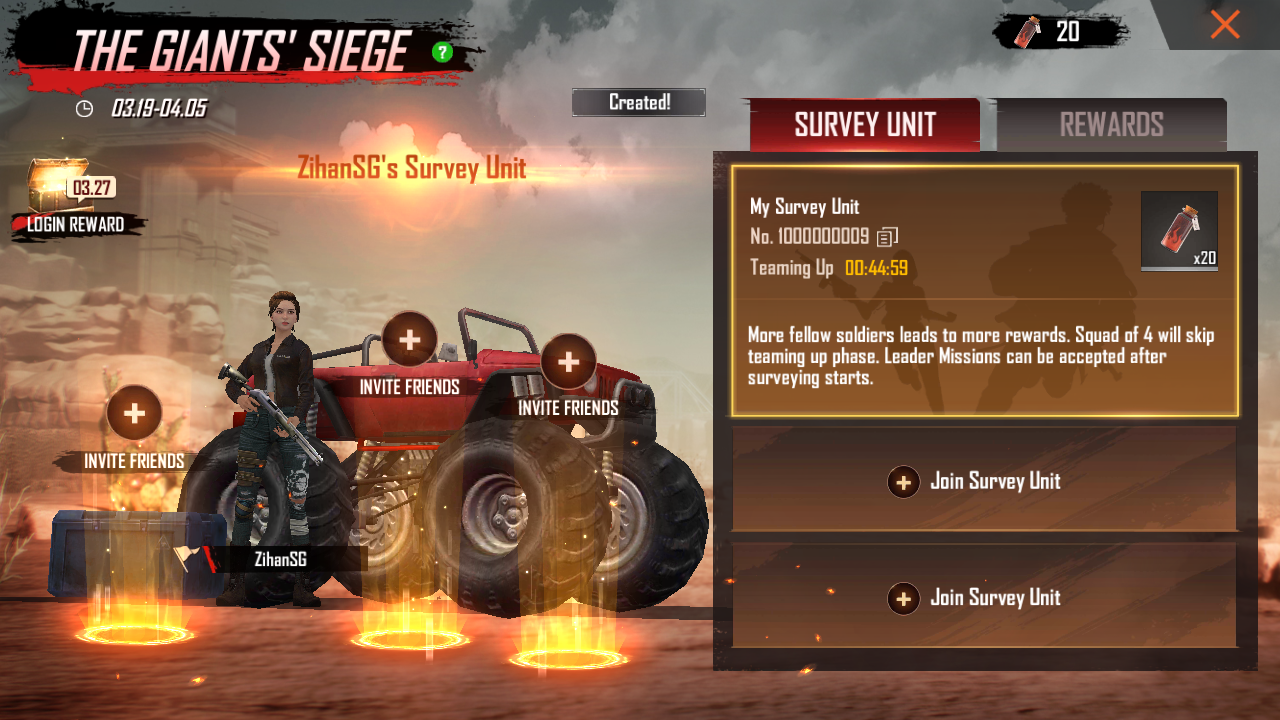
Task: Click the left Invite Friends plus icon
Action: pos(133,413)
